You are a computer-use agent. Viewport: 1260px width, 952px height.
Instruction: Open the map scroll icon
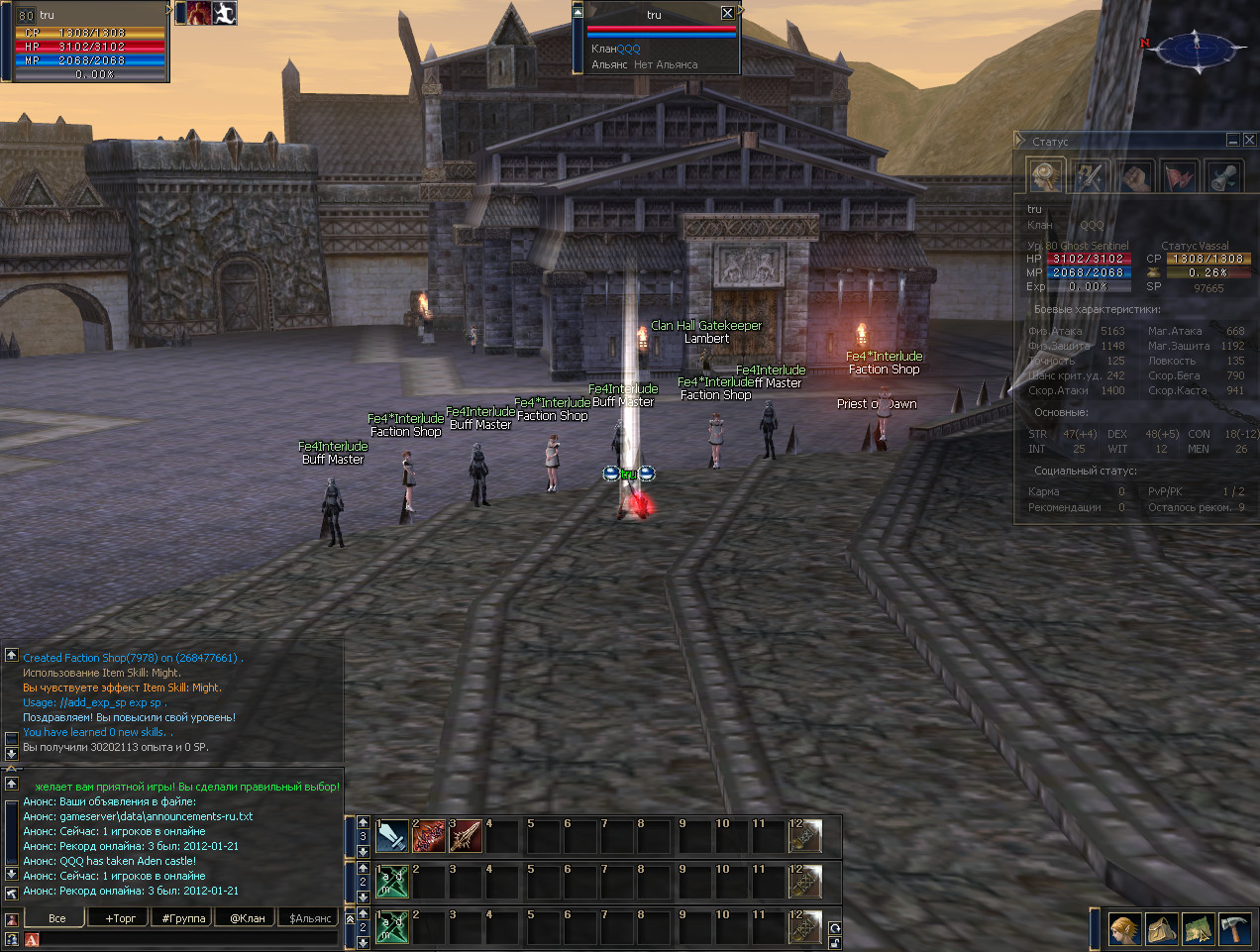(1198, 930)
